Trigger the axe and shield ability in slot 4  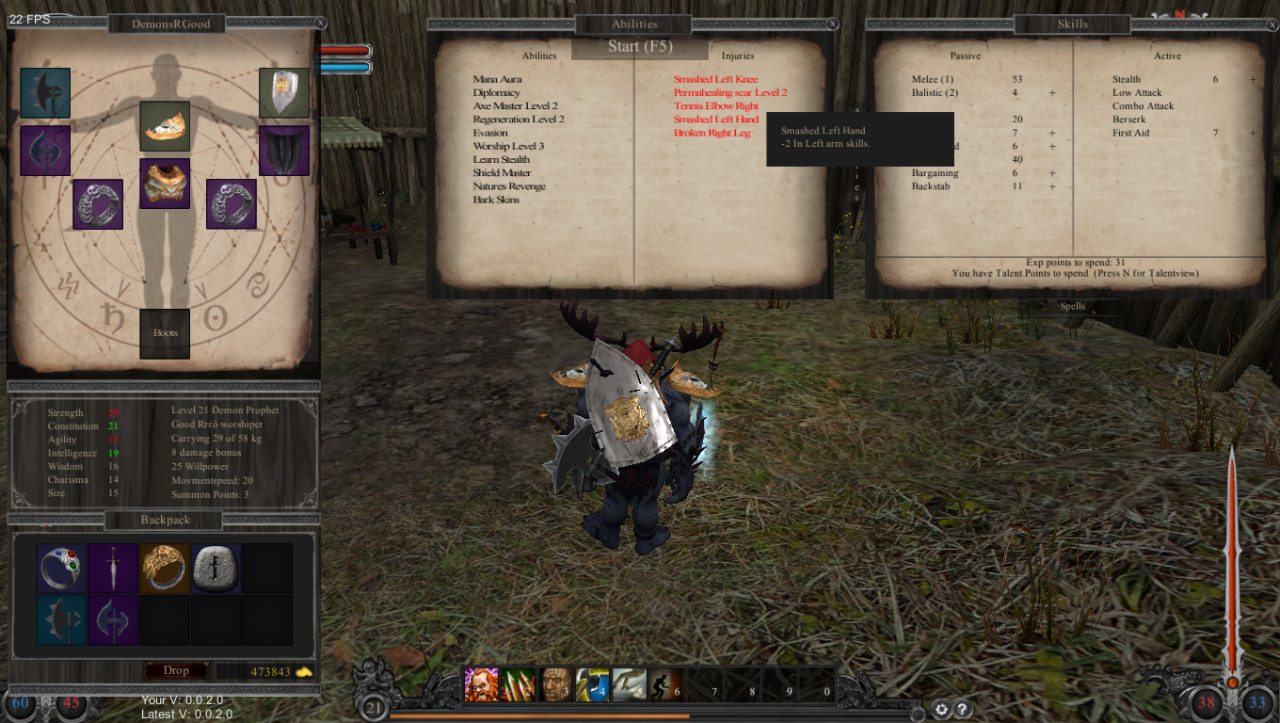593,685
